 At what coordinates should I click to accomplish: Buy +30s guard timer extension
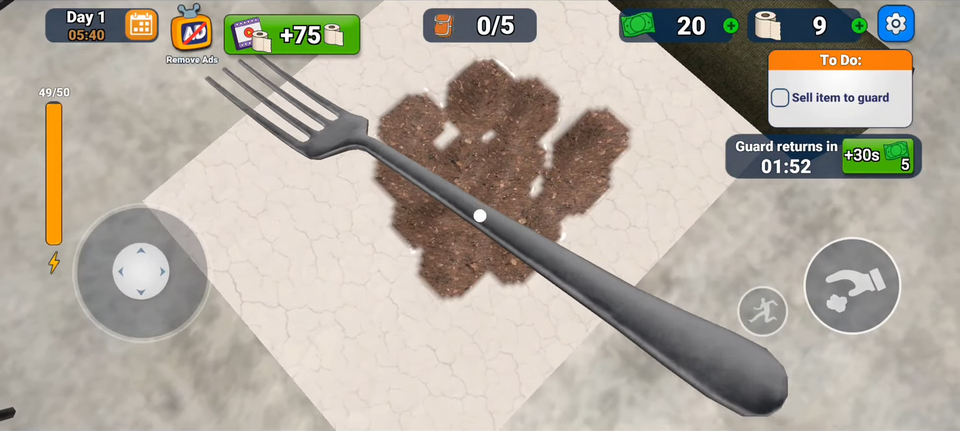878,156
